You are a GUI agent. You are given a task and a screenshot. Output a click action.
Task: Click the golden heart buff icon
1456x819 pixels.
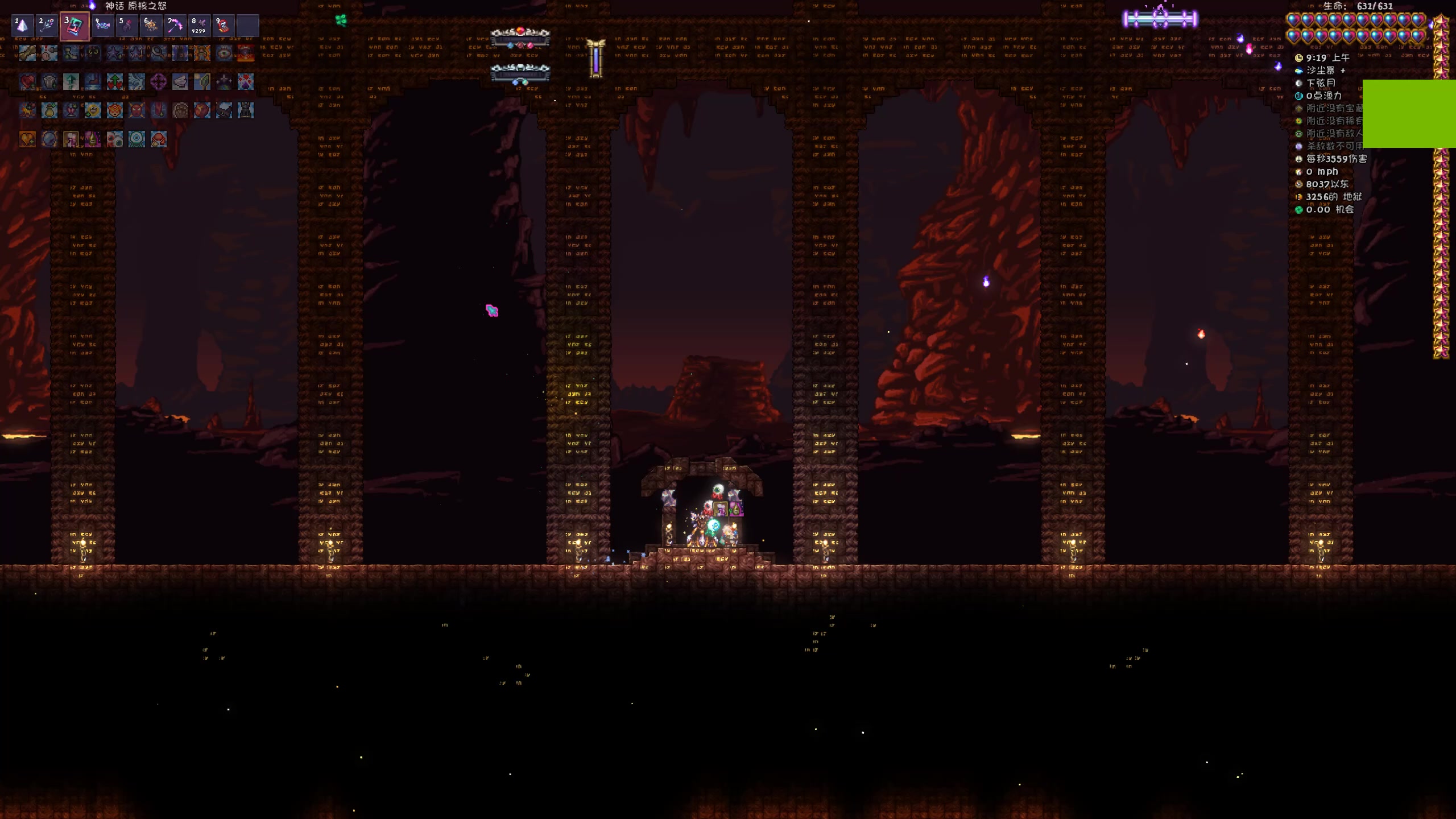[x=27, y=139]
